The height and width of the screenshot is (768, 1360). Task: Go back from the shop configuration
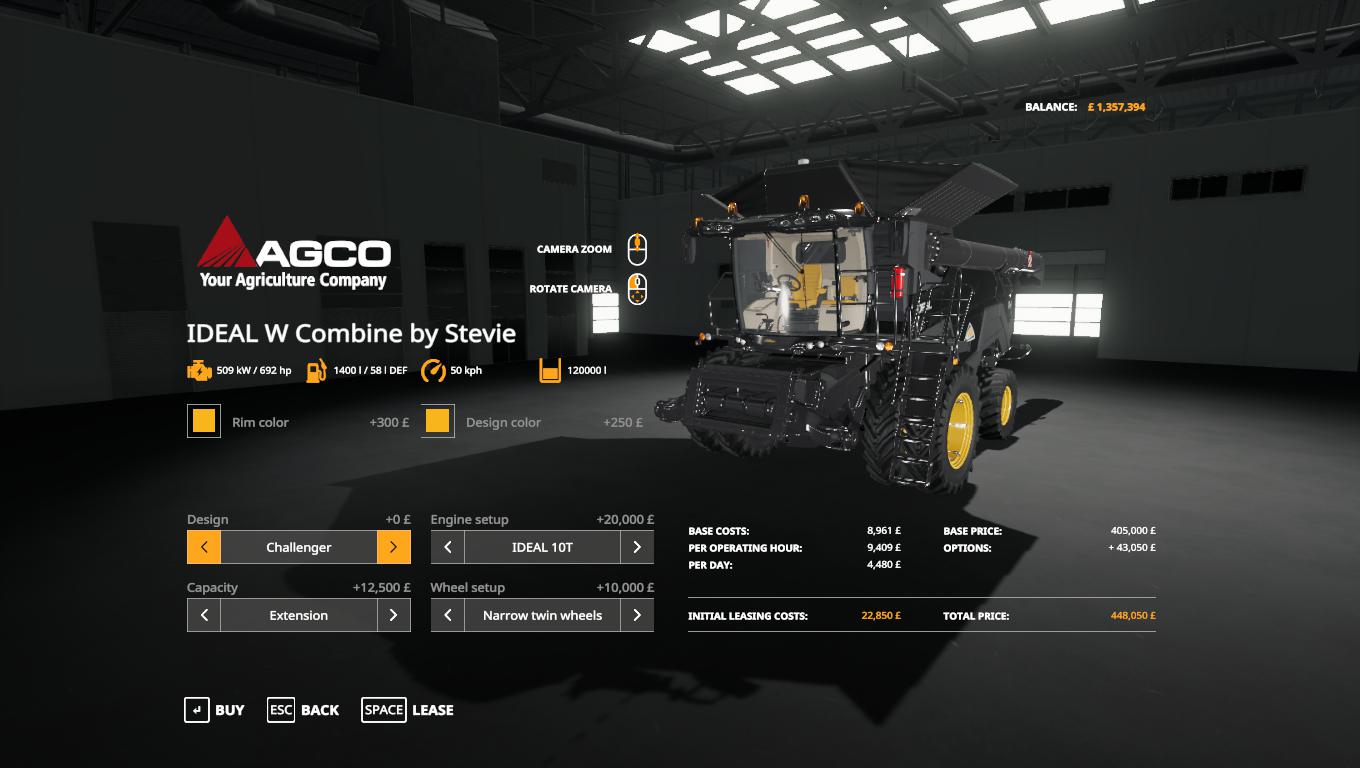tap(303, 710)
